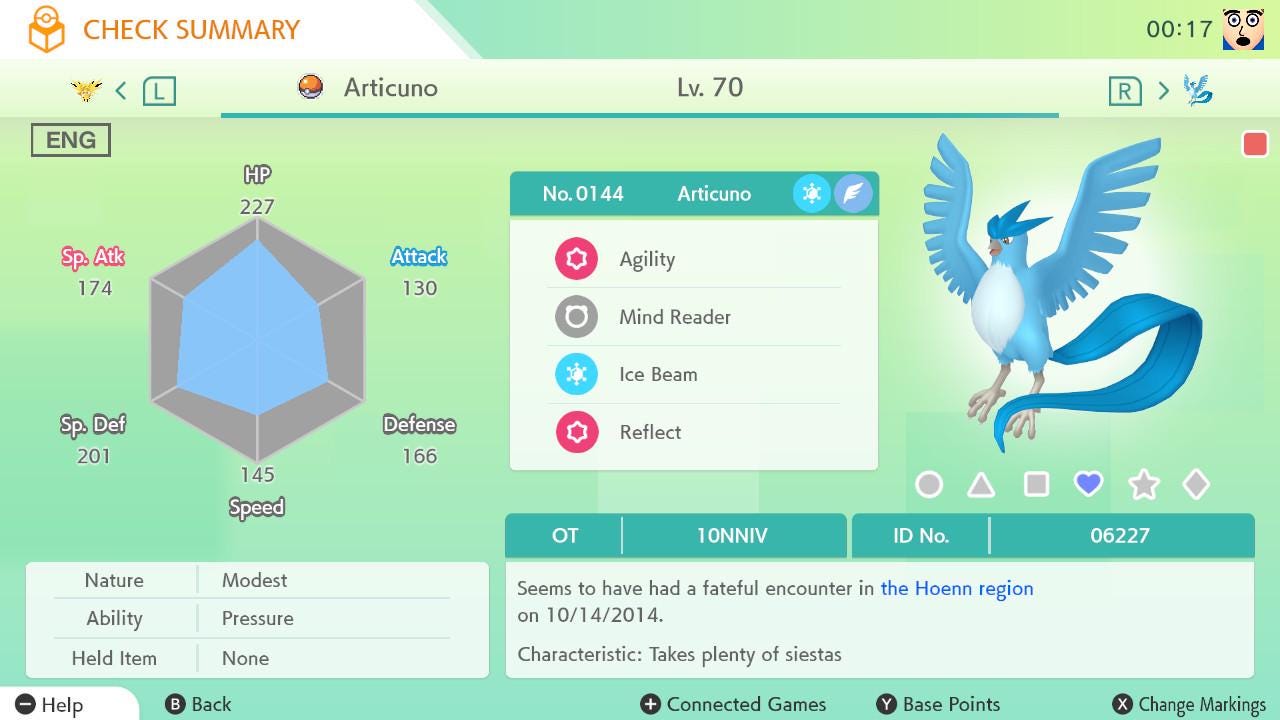Toggle the blue heart marking
Image resolution: width=1280 pixels, height=720 pixels.
coord(1088,484)
